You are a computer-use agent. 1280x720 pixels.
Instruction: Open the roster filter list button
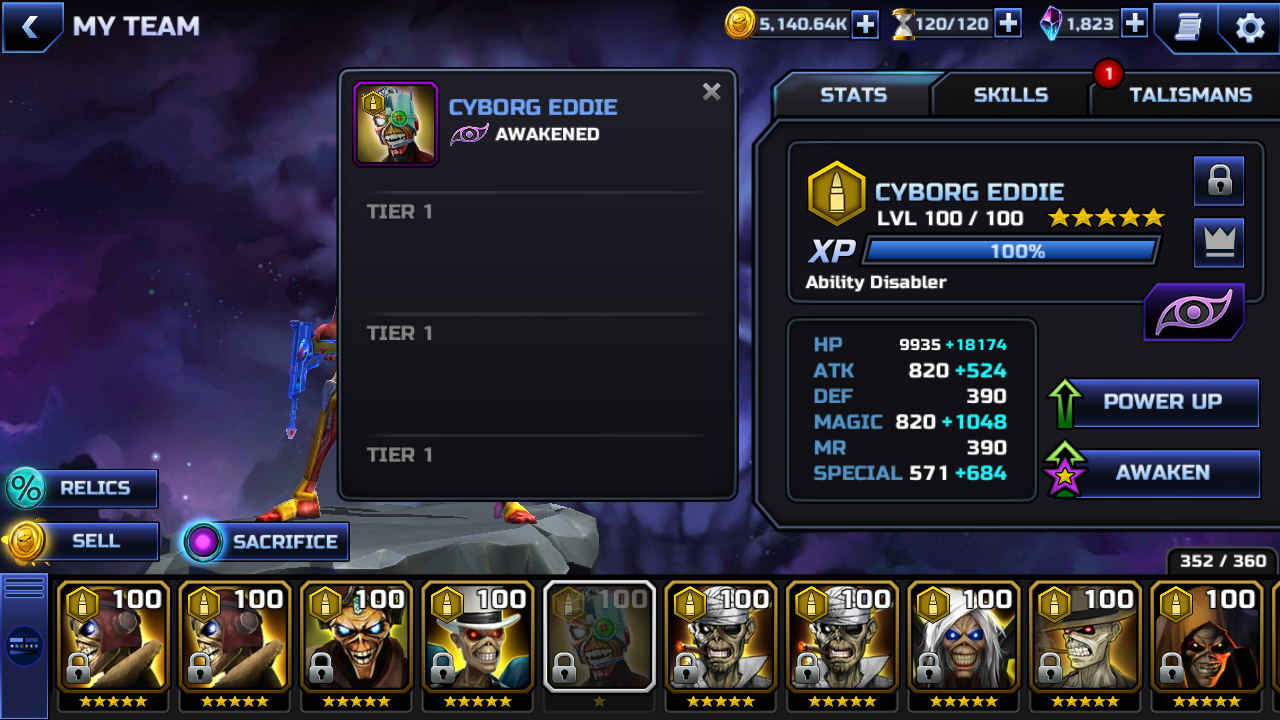pos(24,645)
